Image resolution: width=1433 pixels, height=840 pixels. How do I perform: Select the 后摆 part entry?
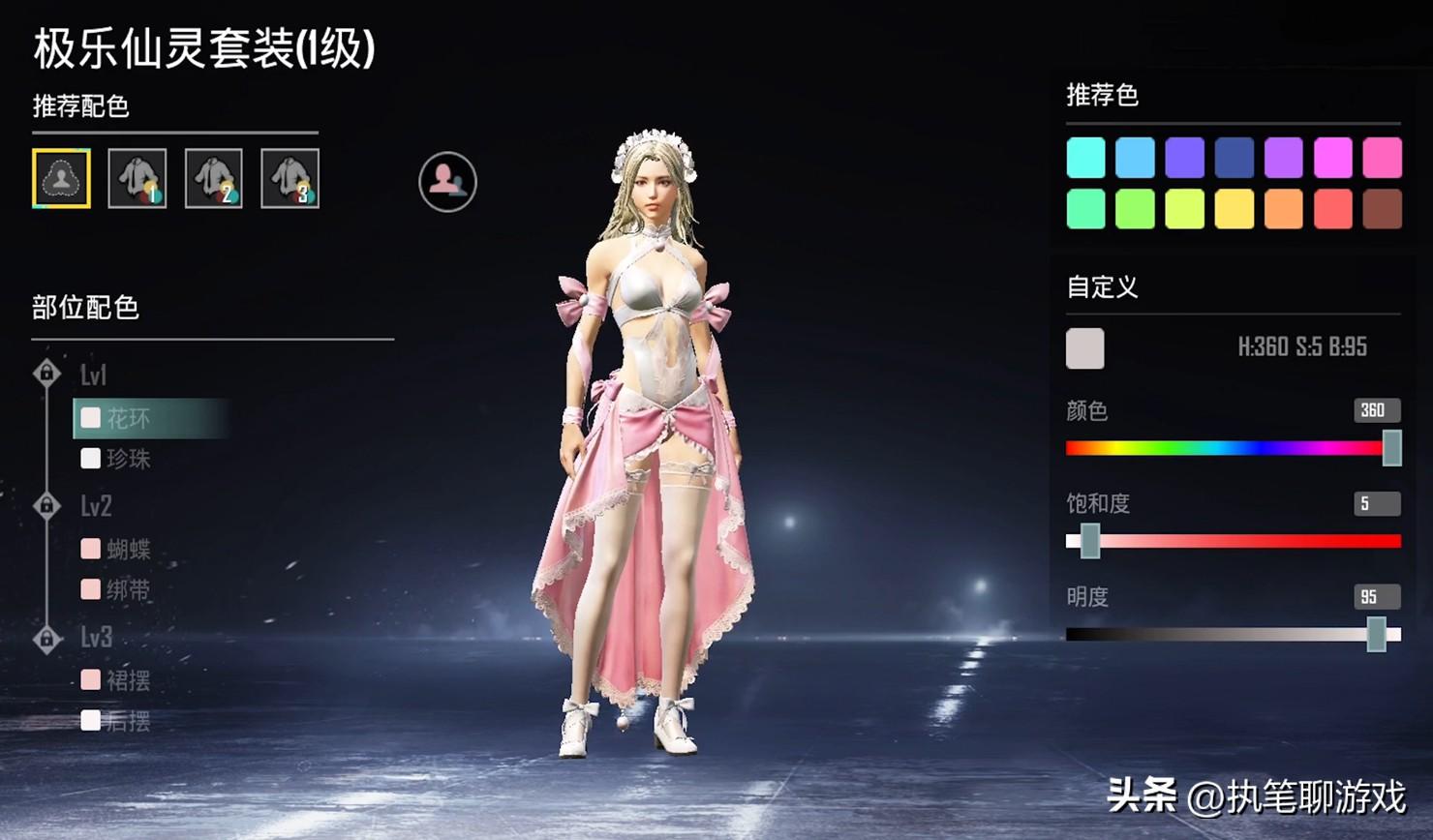pyautogui.click(x=127, y=721)
